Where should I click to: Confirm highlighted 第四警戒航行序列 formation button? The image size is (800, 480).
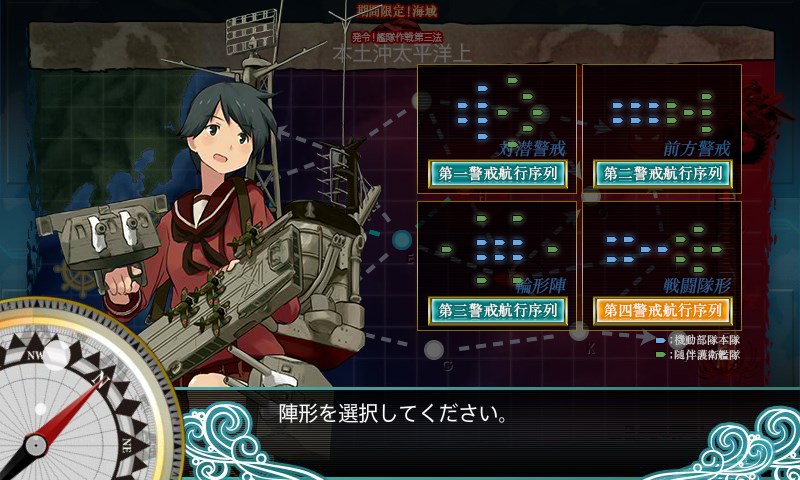click(662, 310)
